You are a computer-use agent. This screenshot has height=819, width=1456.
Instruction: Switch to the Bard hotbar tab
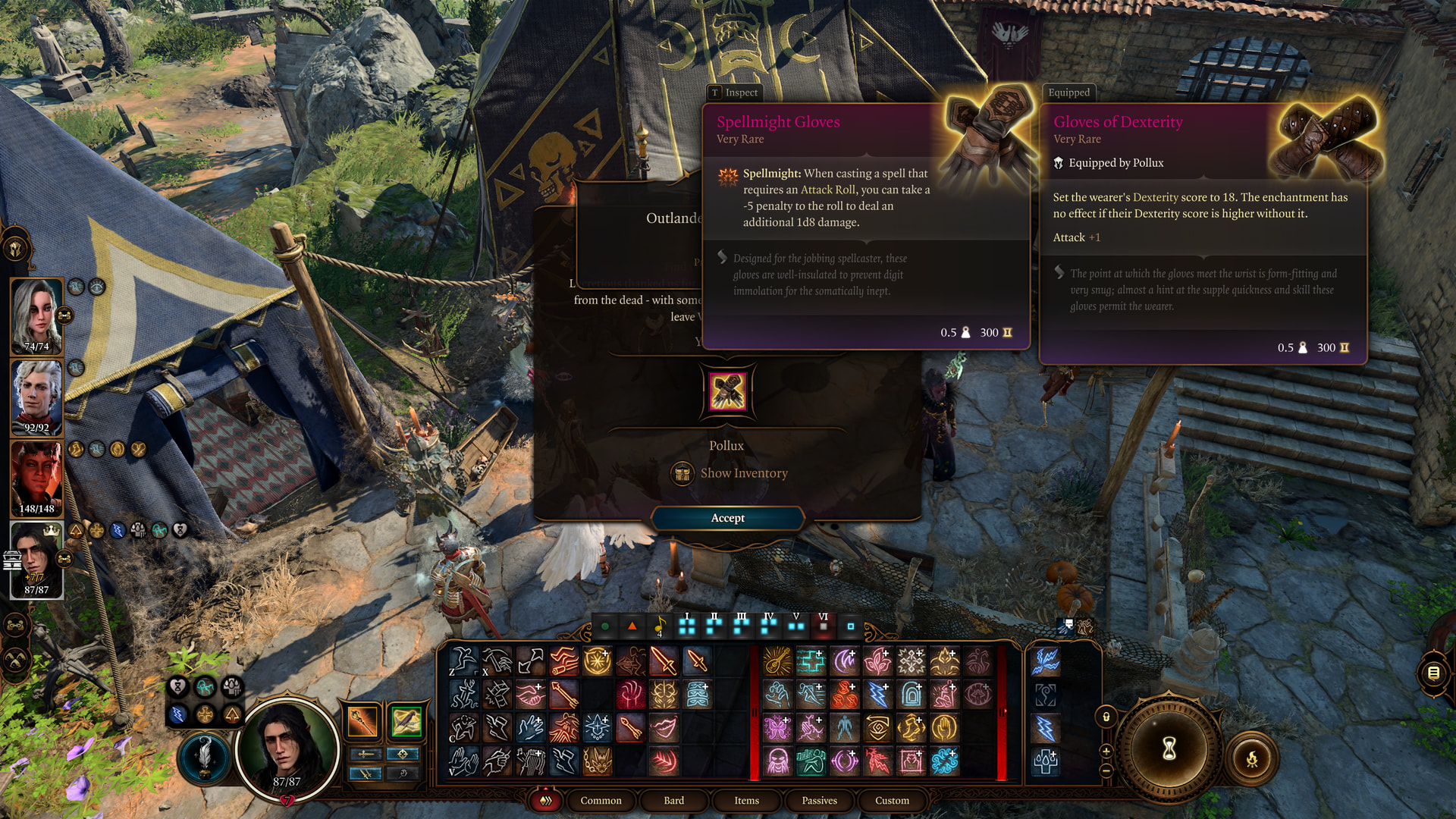(673, 801)
